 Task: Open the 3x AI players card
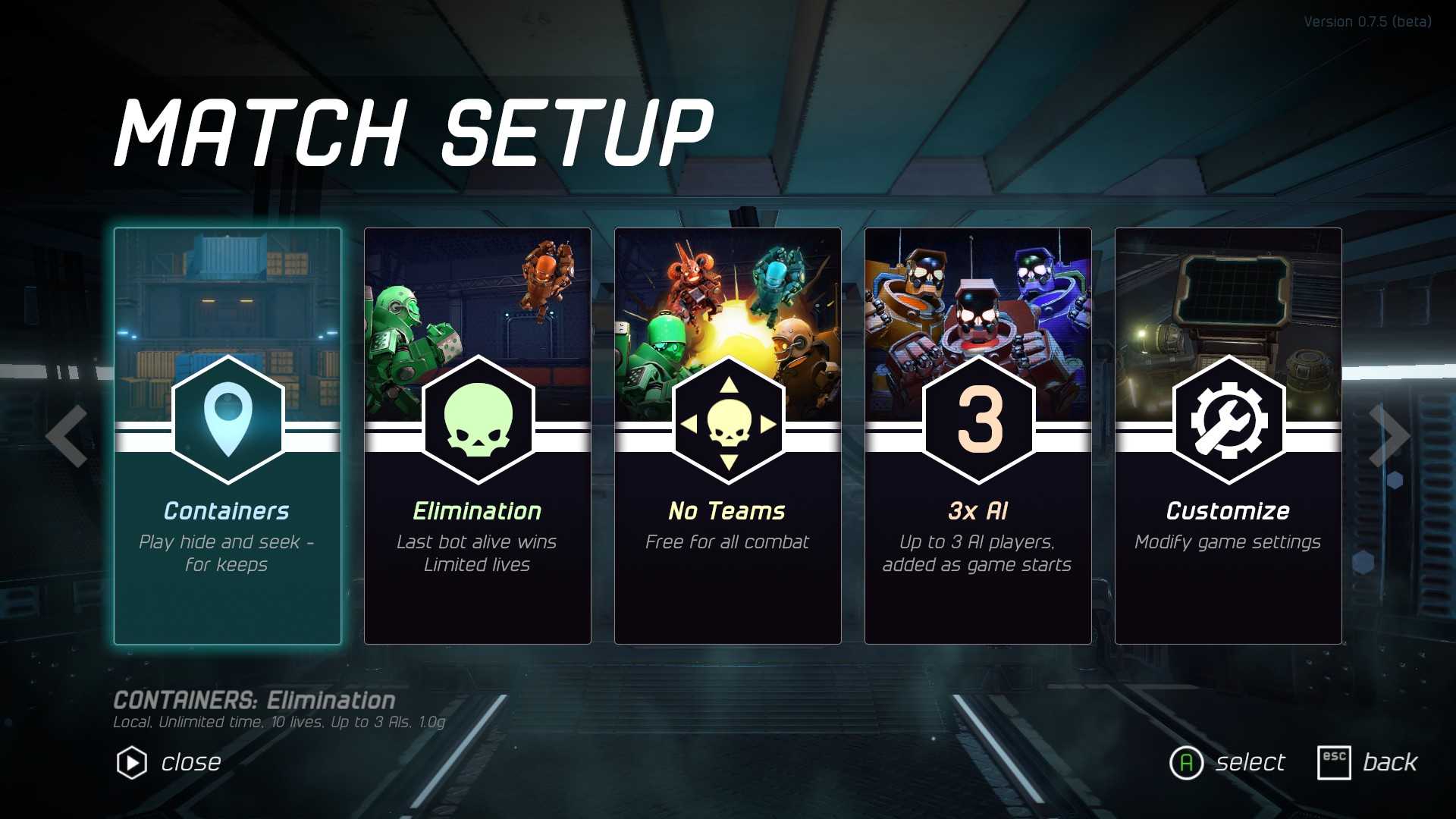pyautogui.click(x=978, y=436)
